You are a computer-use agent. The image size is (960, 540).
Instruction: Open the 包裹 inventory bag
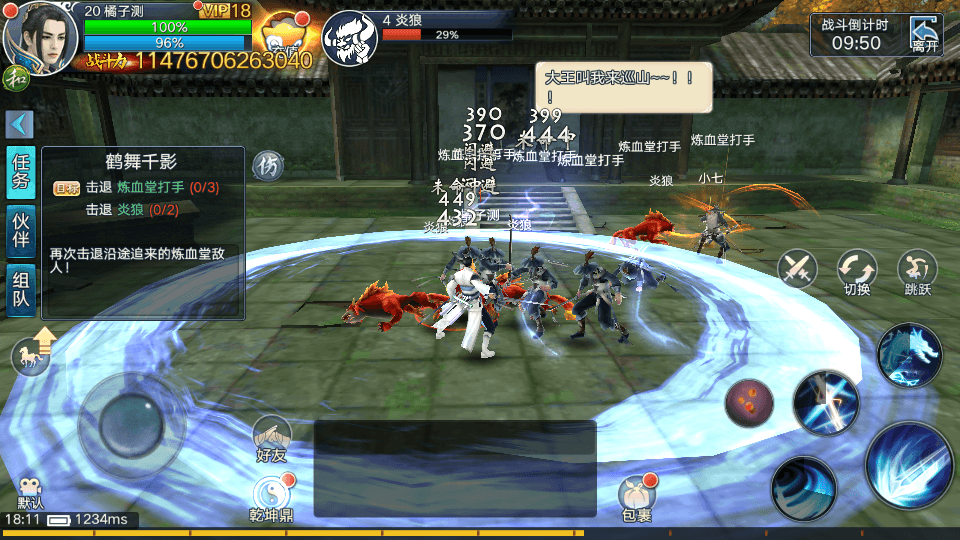635,496
